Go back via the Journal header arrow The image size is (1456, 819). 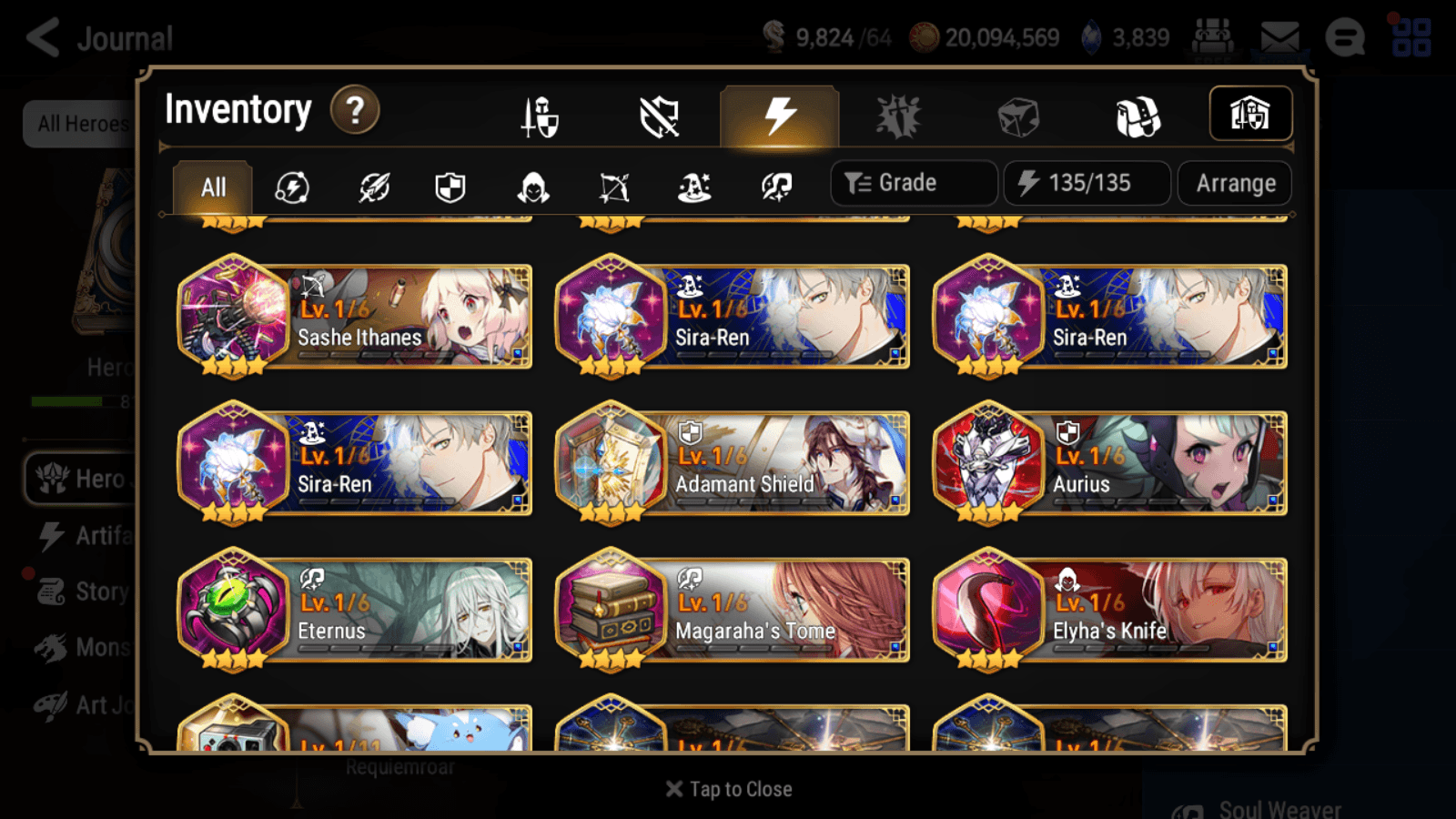(x=41, y=36)
